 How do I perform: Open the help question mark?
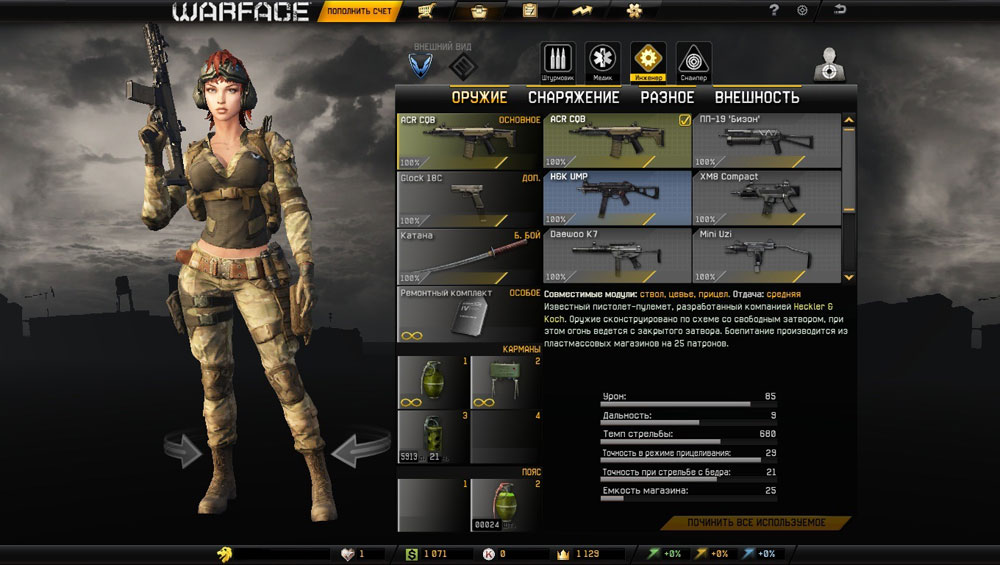click(x=774, y=11)
